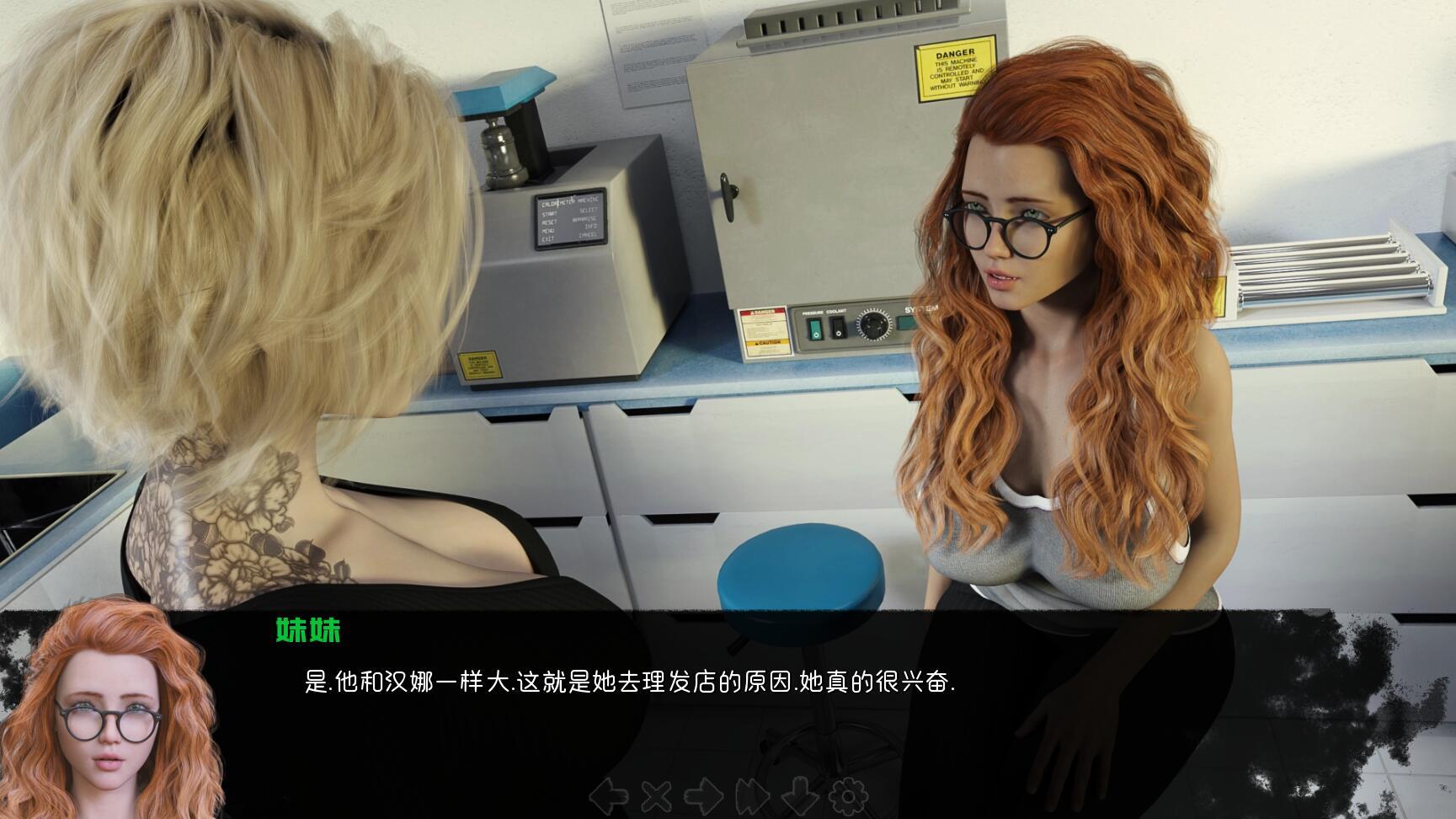
Task: Select EXIT on the calorimeter display
Action: (549, 238)
